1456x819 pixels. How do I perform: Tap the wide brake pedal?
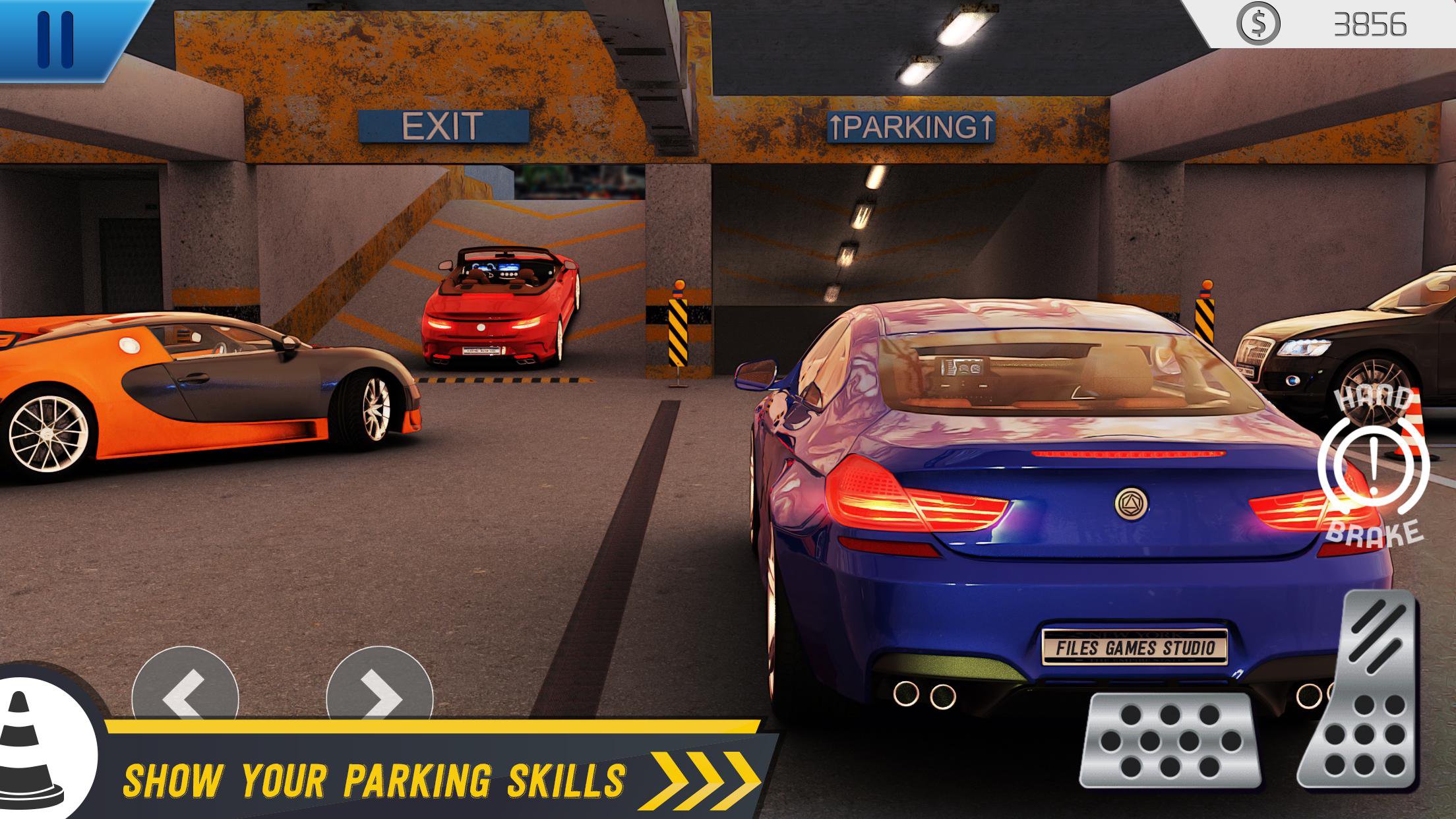[x=1169, y=740]
